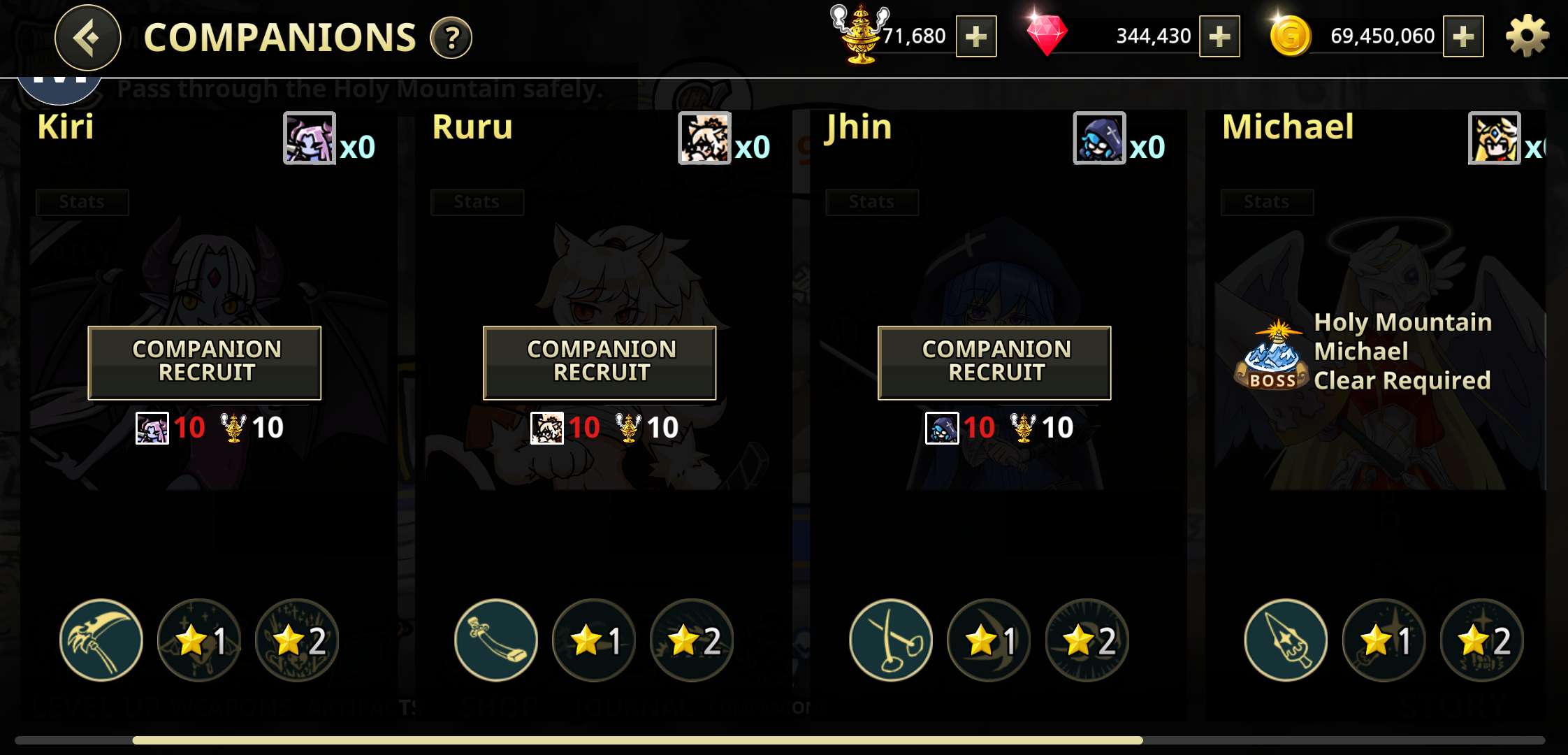Select Ruru's sword skill icon

(496, 640)
